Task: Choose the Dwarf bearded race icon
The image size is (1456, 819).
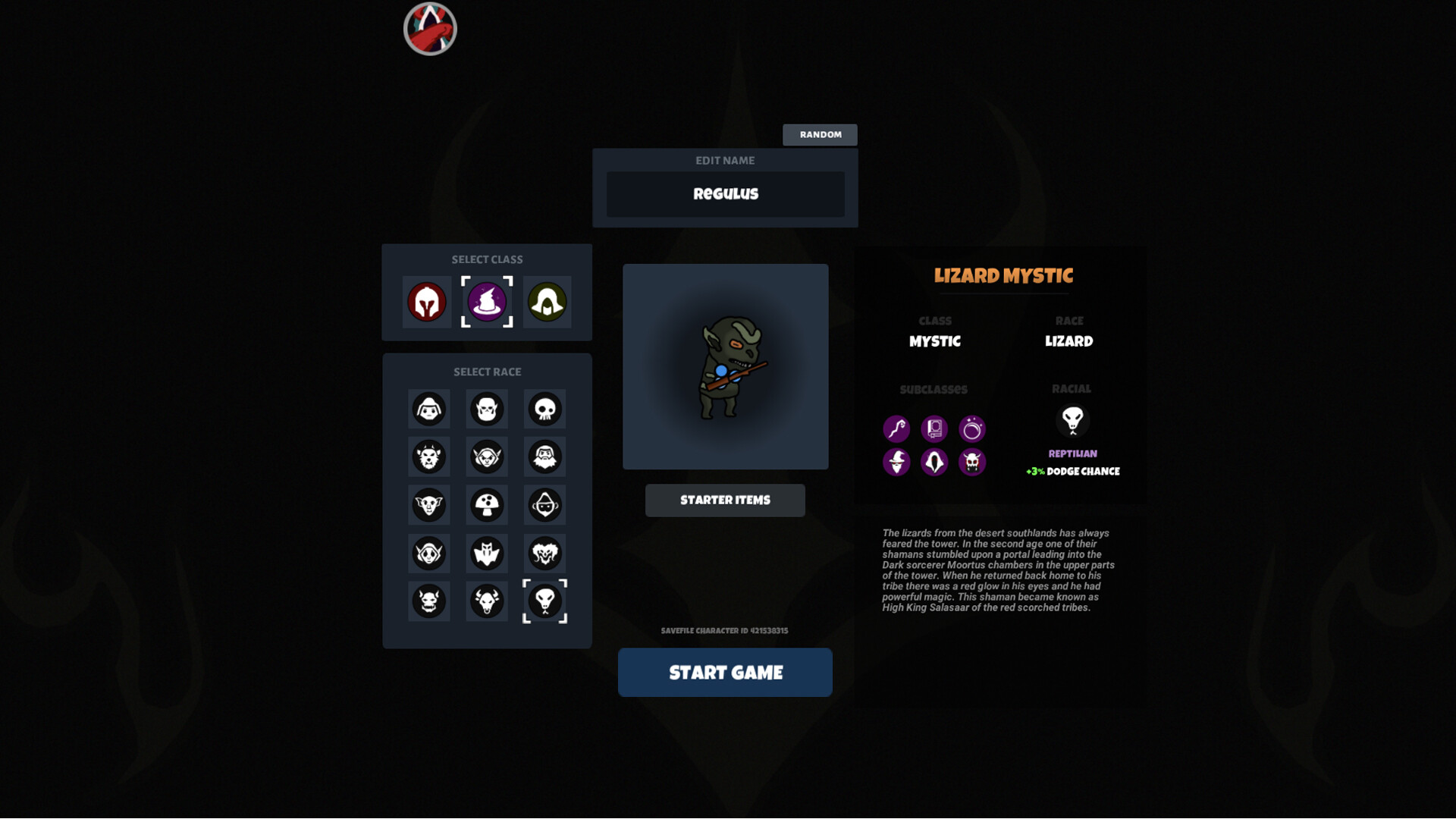Action: click(x=544, y=457)
